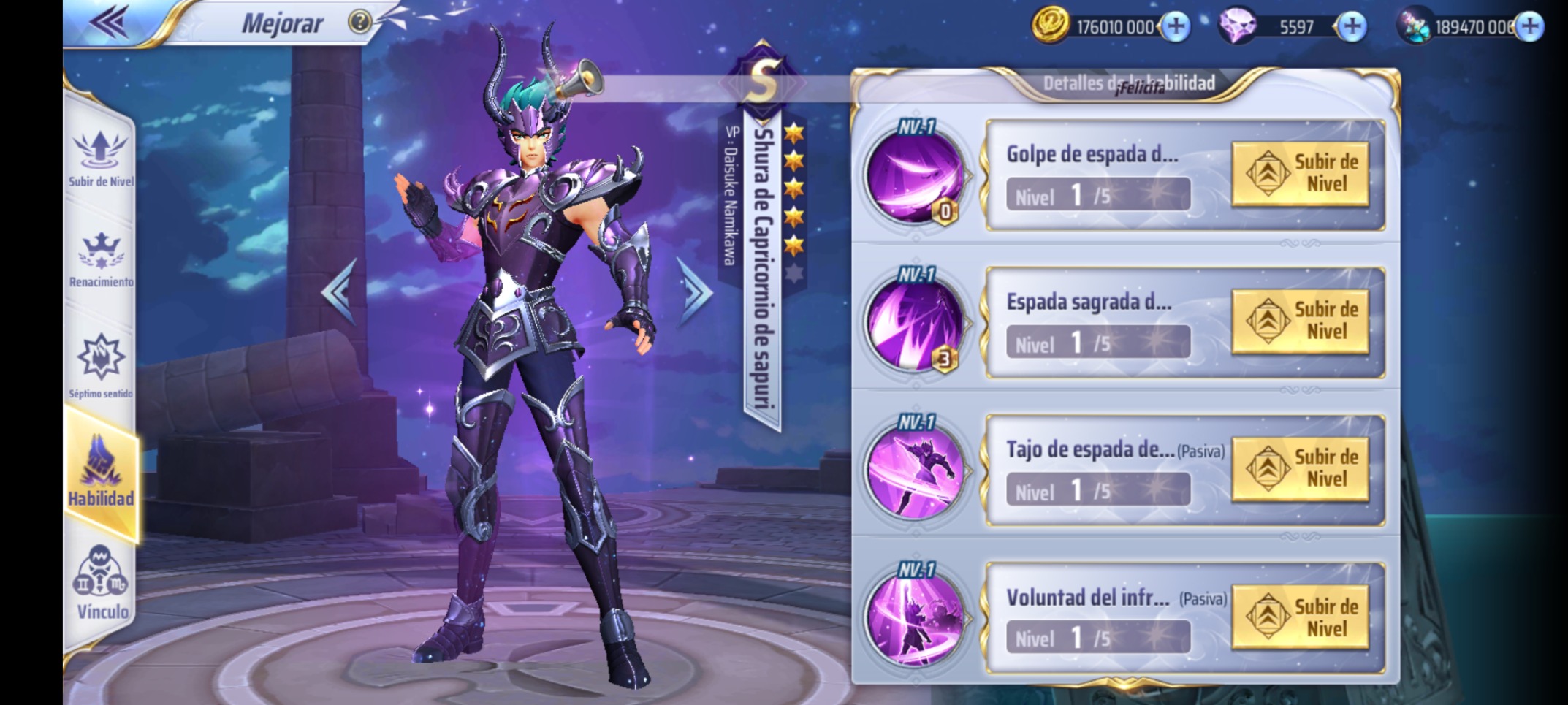Viewport: 1568px width, 705px height.
Task: Choose the Habilidad tab
Action: [101, 471]
